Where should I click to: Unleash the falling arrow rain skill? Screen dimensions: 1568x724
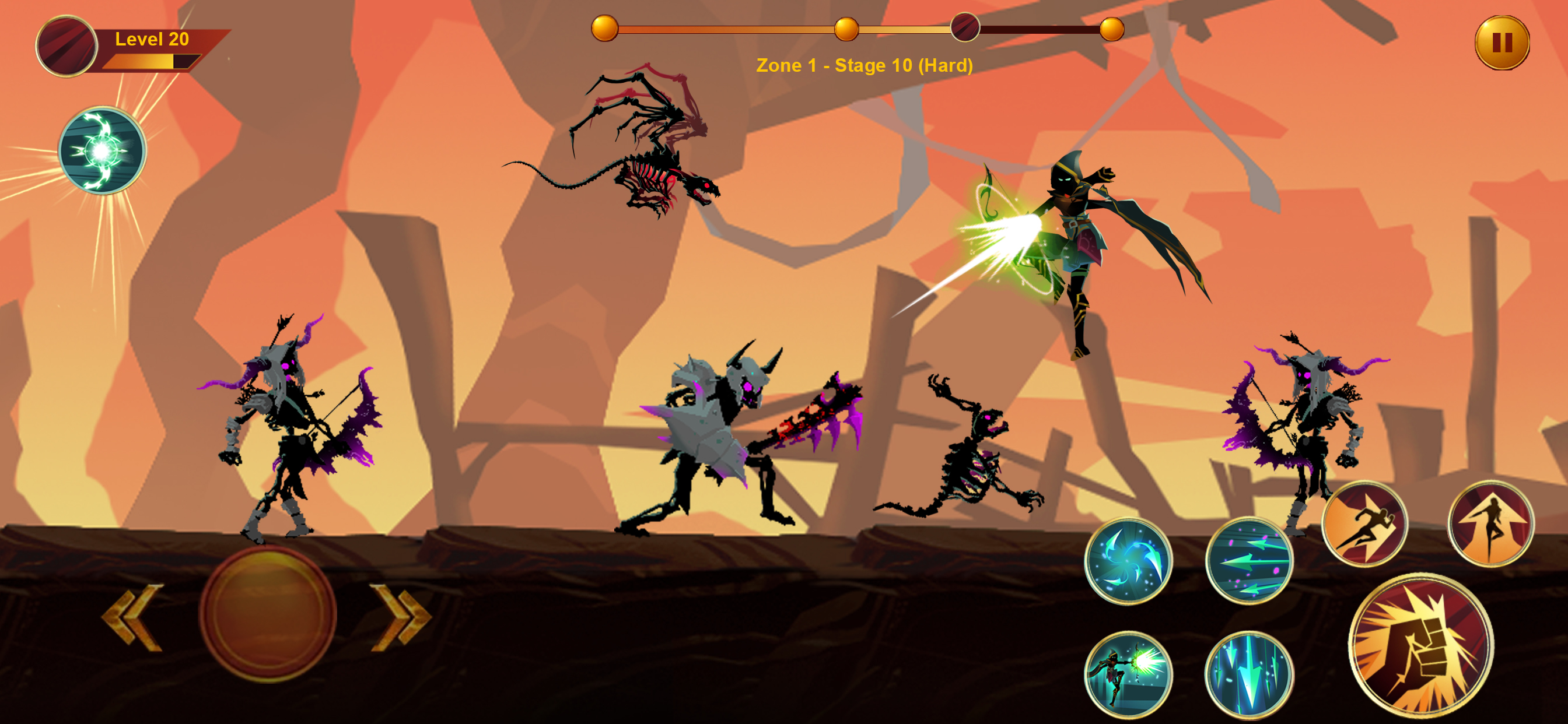coord(1249,674)
